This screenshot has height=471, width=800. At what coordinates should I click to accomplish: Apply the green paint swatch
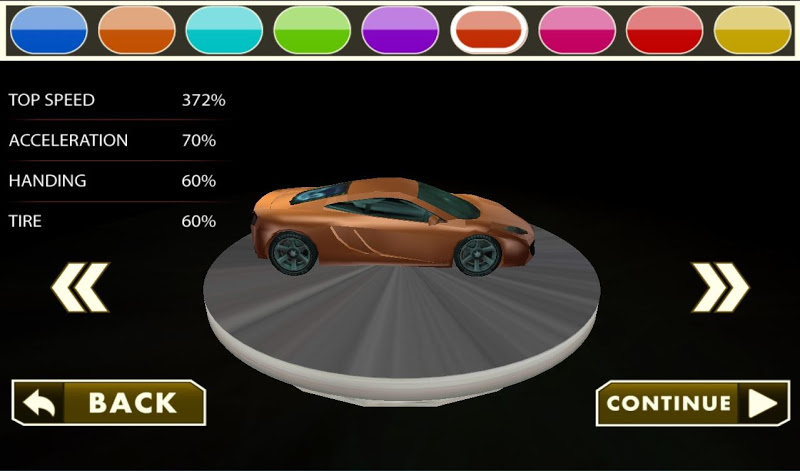click(x=312, y=30)
